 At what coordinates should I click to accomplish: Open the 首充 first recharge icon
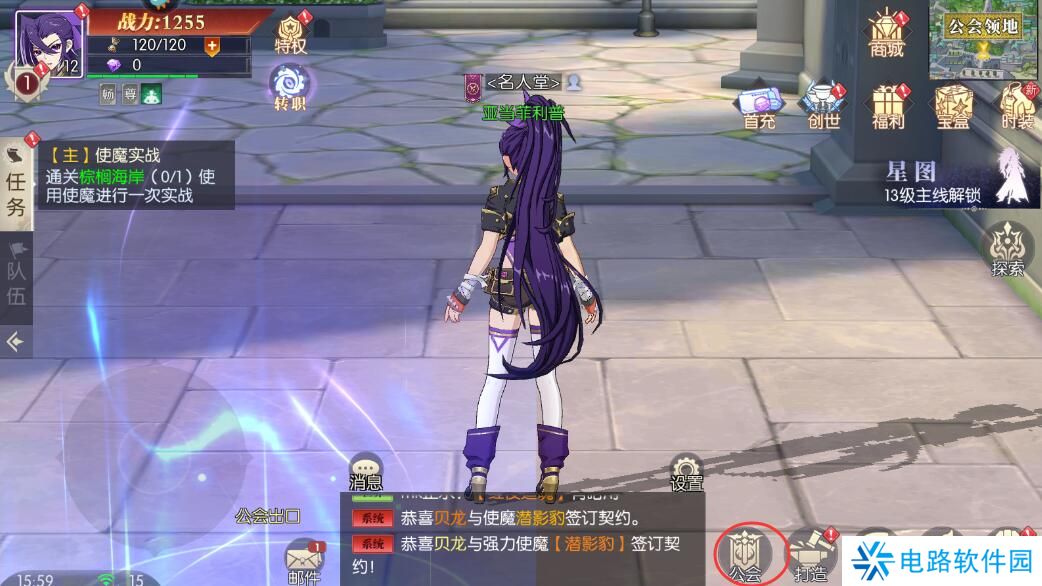pyautogui.click(x=759, y=105)
